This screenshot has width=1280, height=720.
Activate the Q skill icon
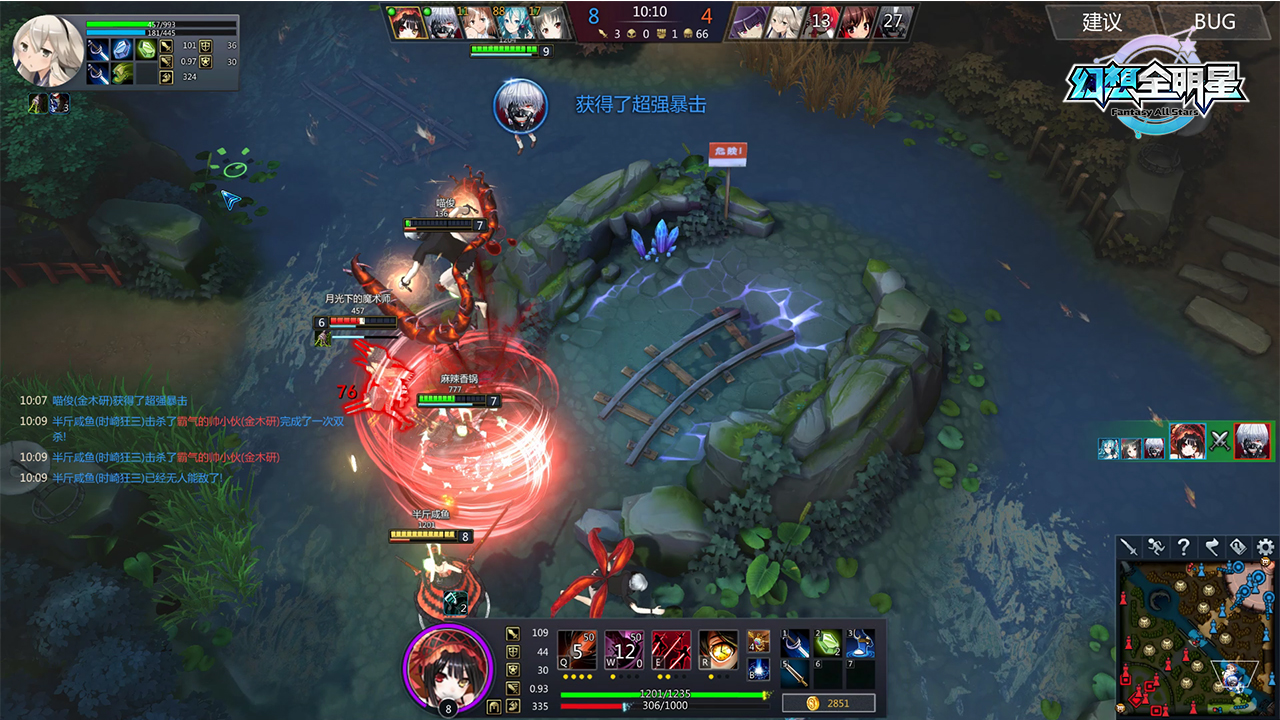tap(576, 650)
